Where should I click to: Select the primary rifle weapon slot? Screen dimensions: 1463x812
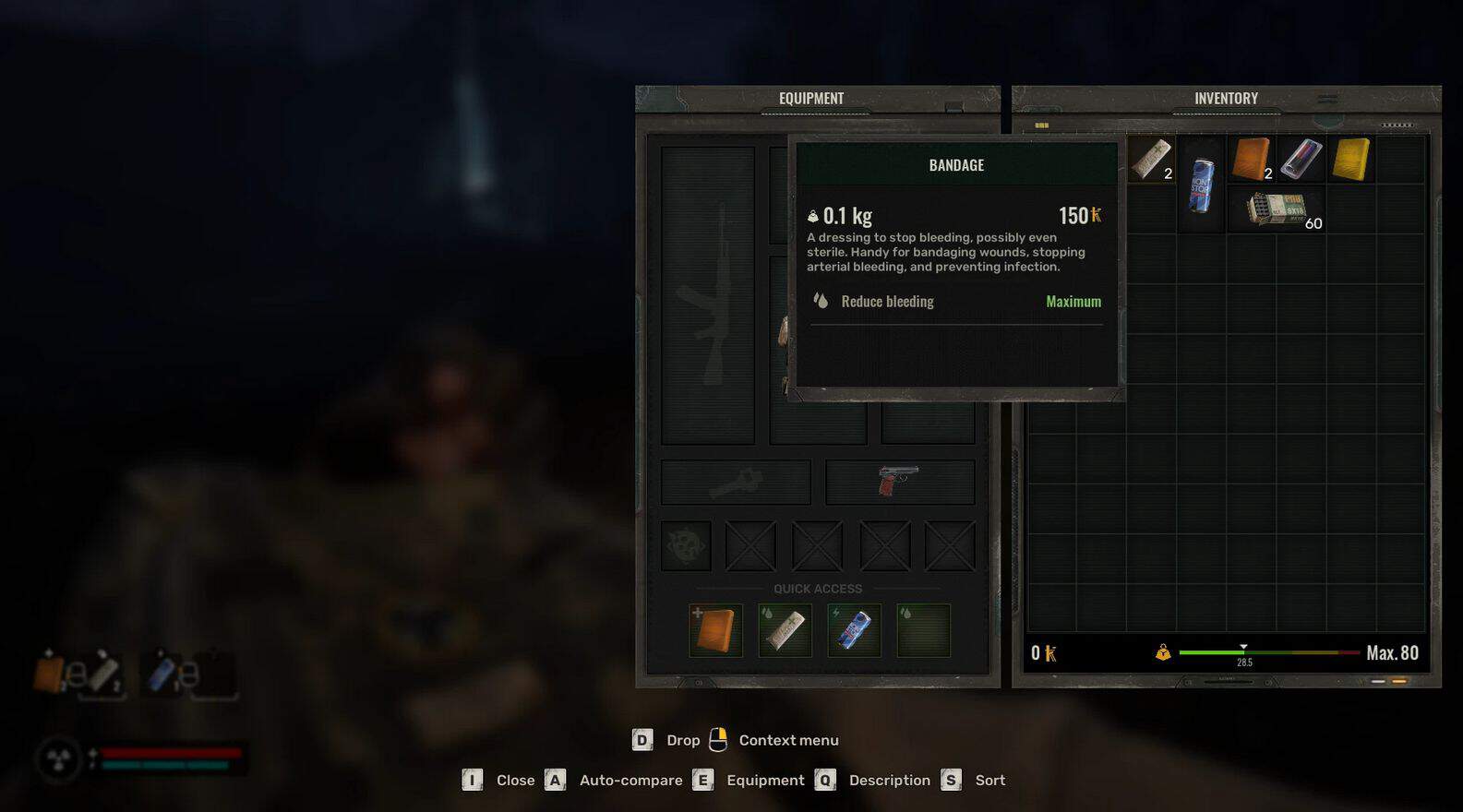pos(708,295)
